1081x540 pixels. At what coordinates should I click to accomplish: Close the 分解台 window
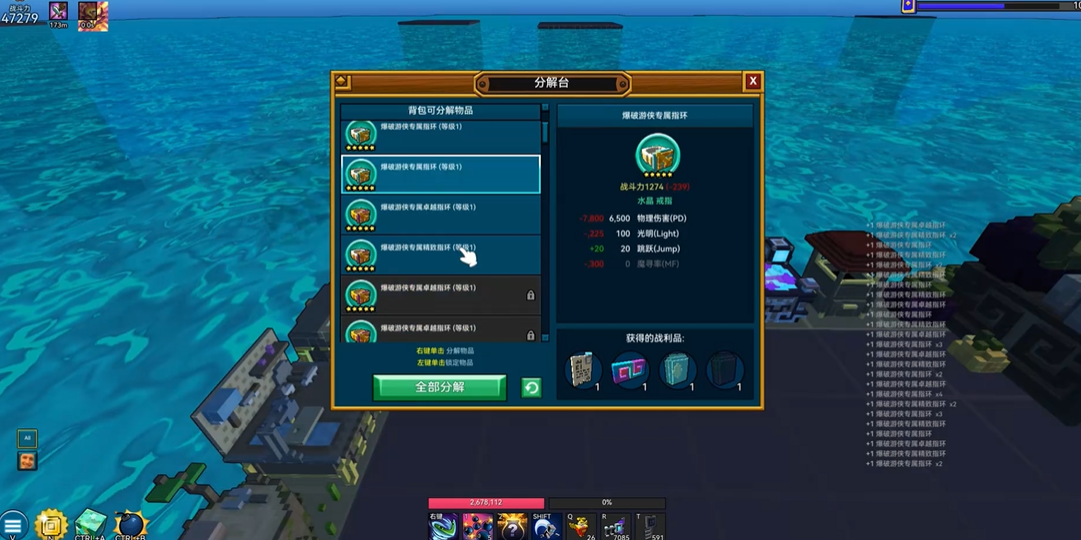point(752,82)
